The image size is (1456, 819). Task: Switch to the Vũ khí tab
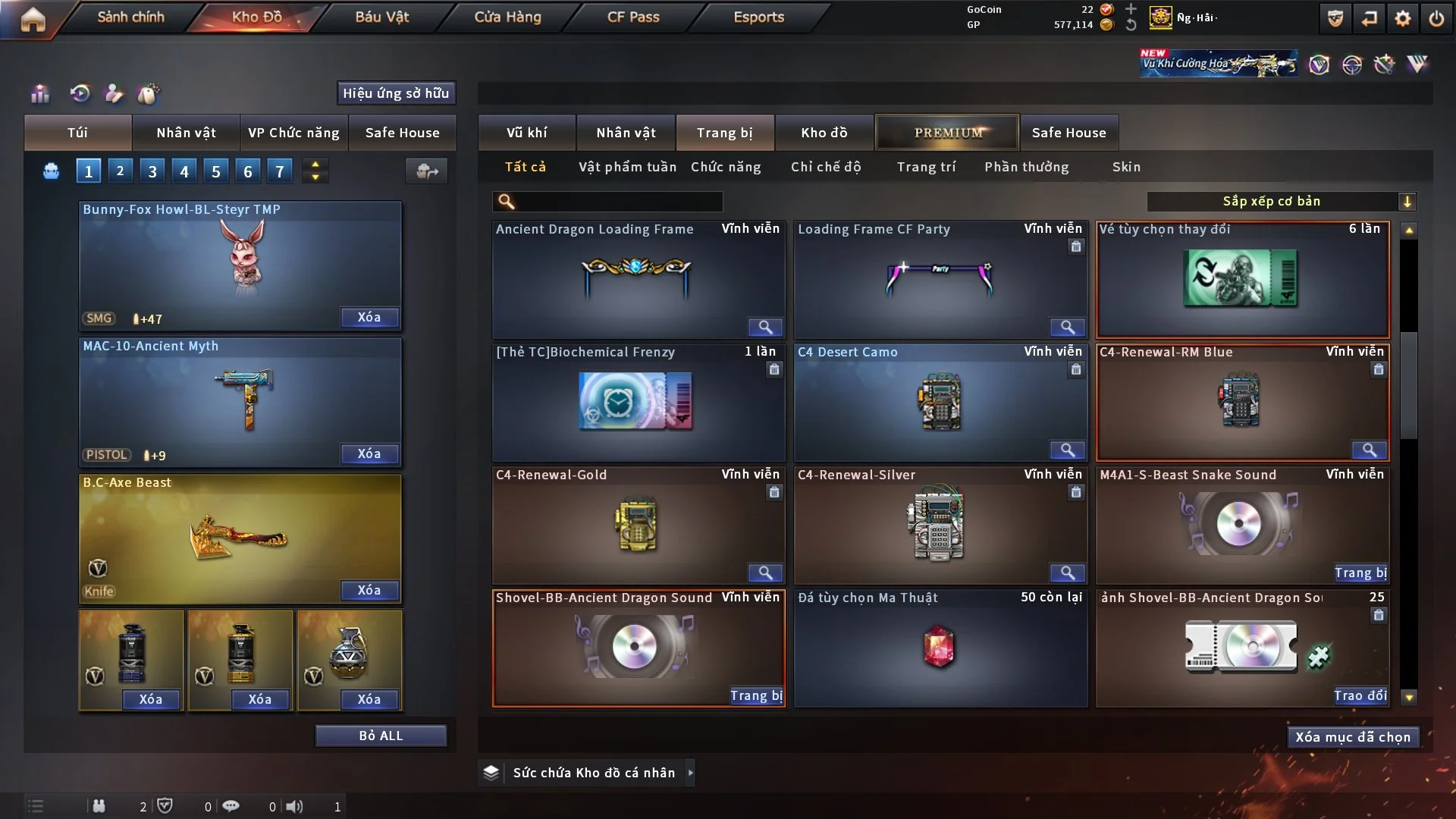[x=526, y=133]
